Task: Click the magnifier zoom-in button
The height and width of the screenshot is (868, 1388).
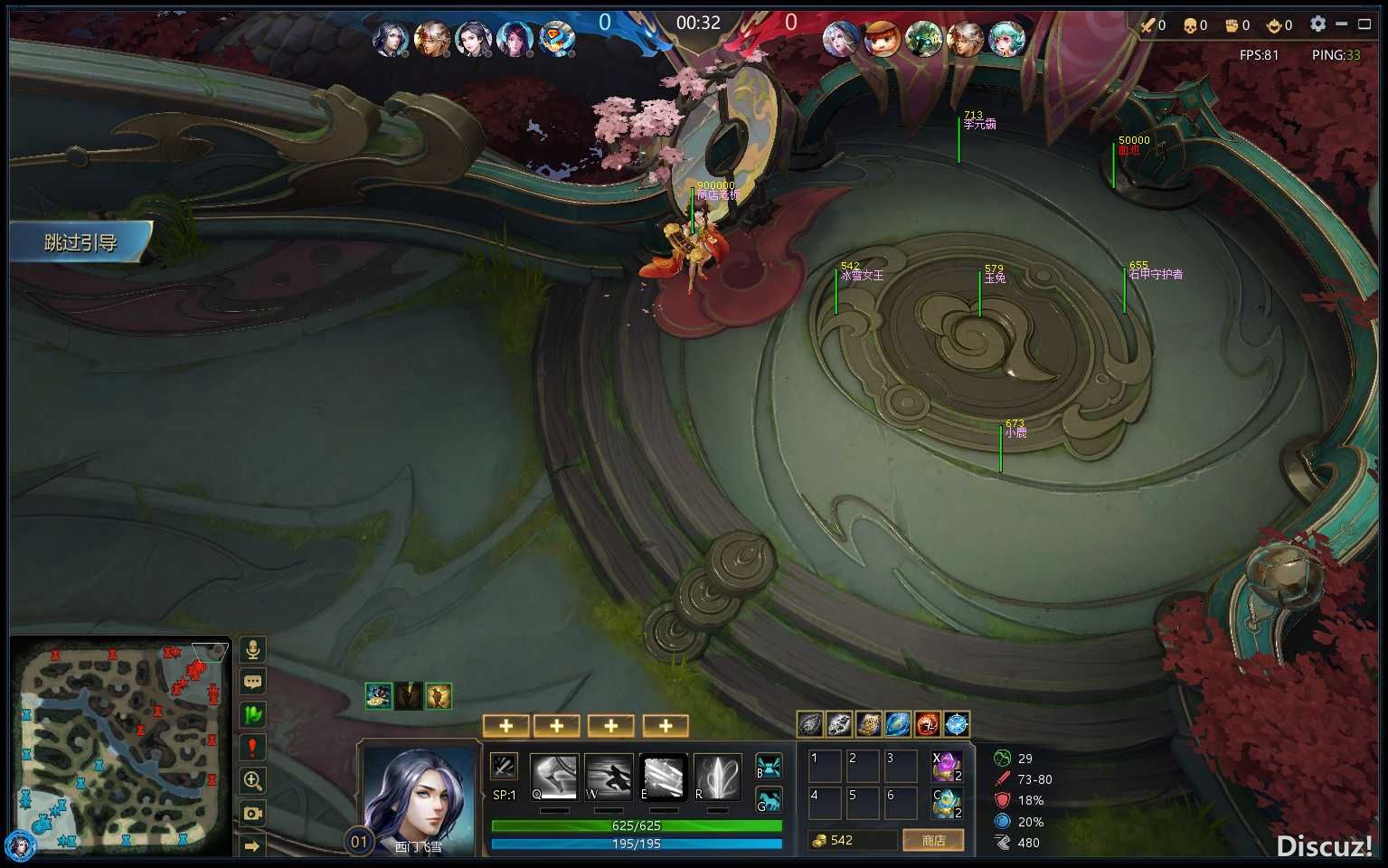Action: (x=253, y=780)
